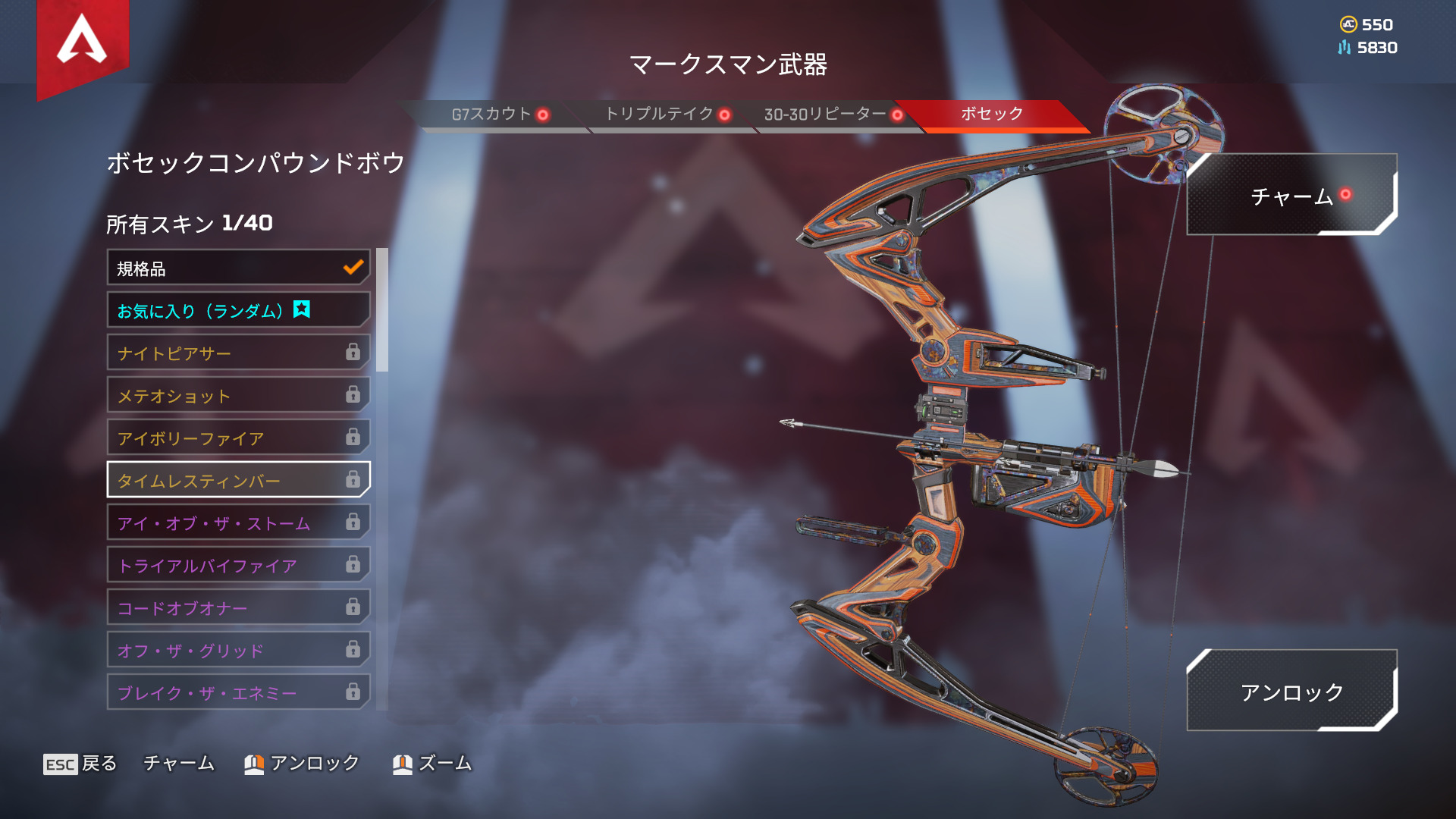Select the メテオショット skin
This screenshot has width=1456, height=819.
coord(238,396)
